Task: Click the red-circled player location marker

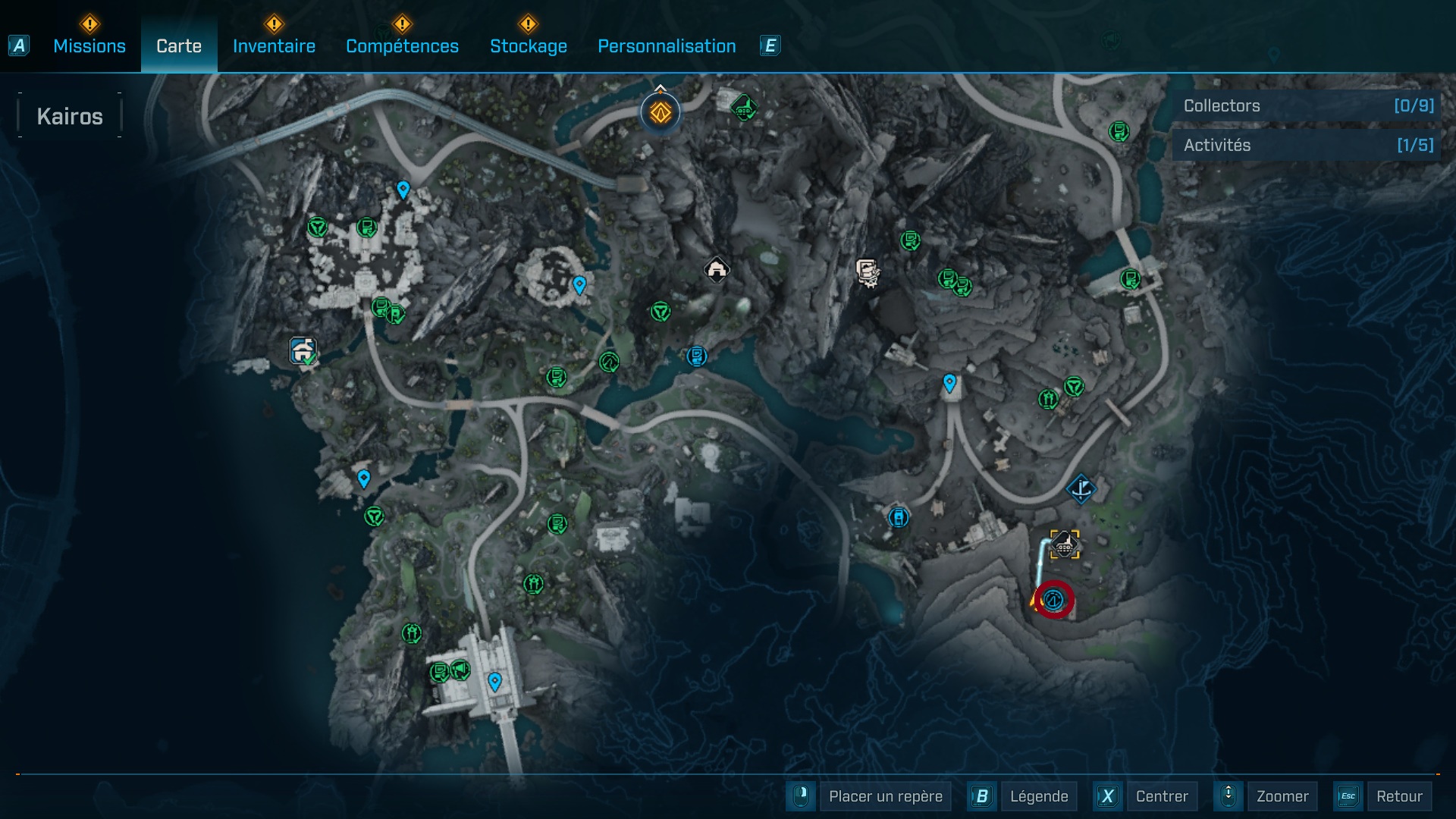Action: click(x=1053, y=600)
